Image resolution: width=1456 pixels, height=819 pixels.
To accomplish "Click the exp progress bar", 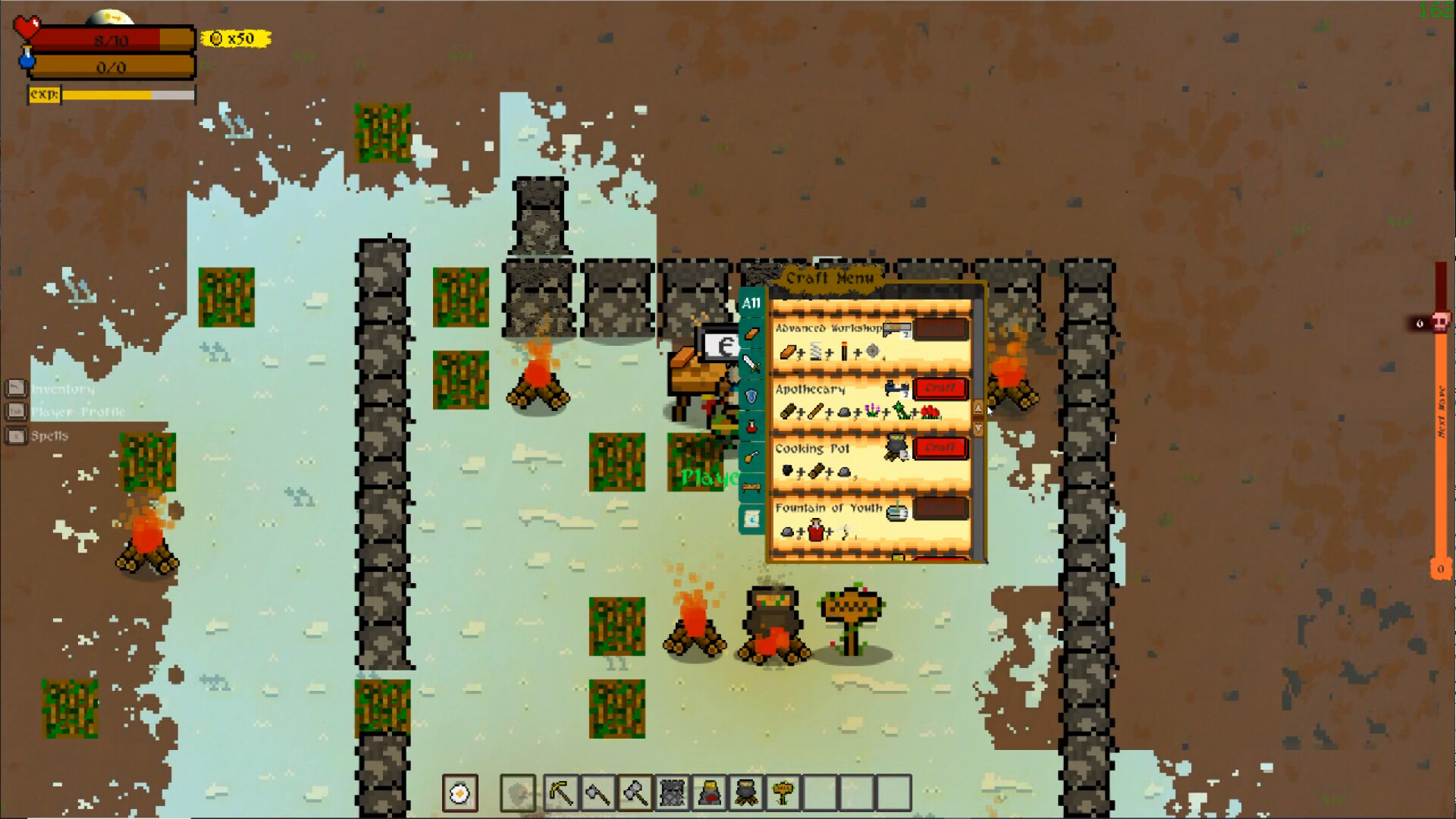I will point(110,95).
